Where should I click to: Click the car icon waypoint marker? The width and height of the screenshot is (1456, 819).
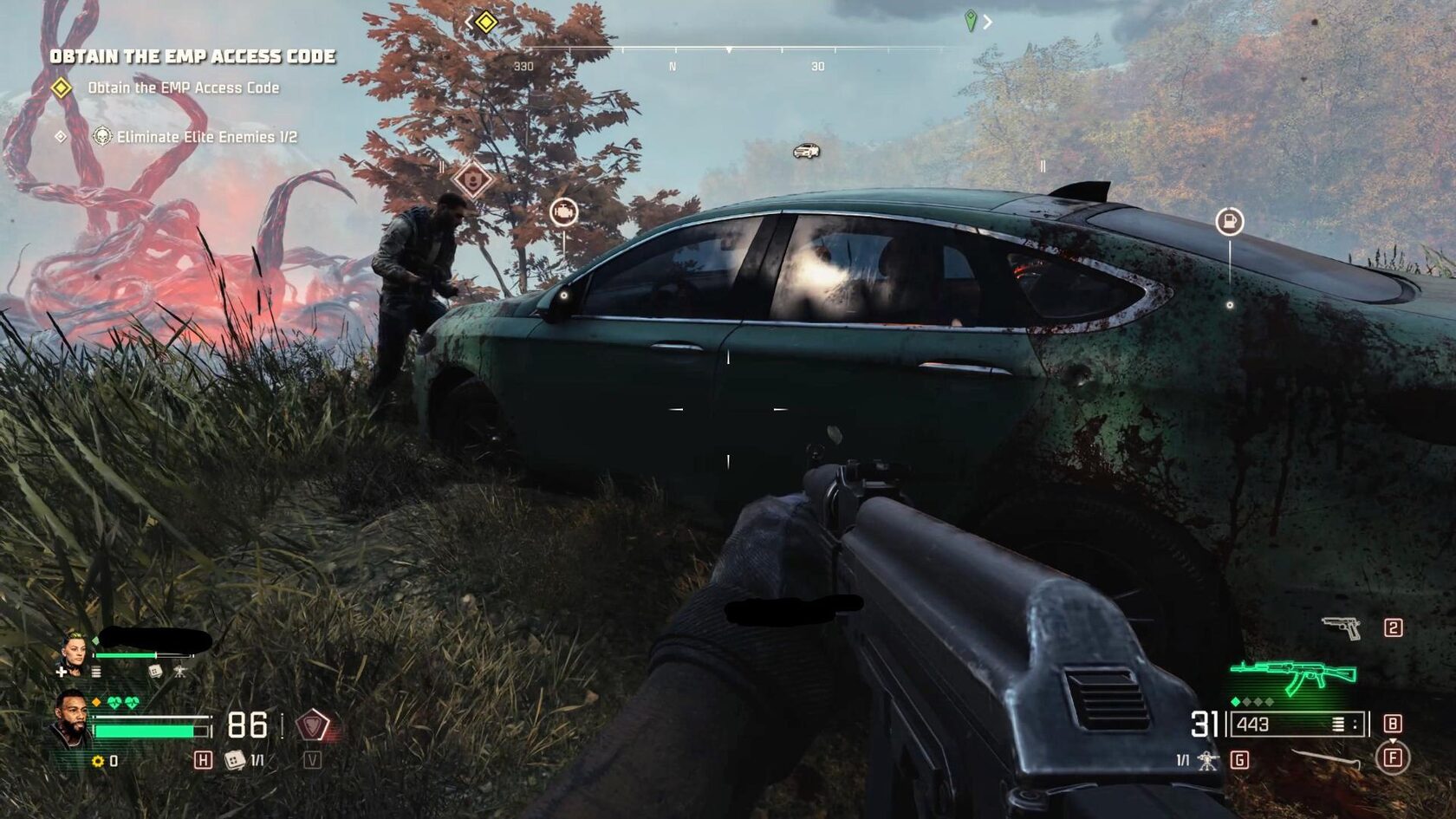pos(806,152)
